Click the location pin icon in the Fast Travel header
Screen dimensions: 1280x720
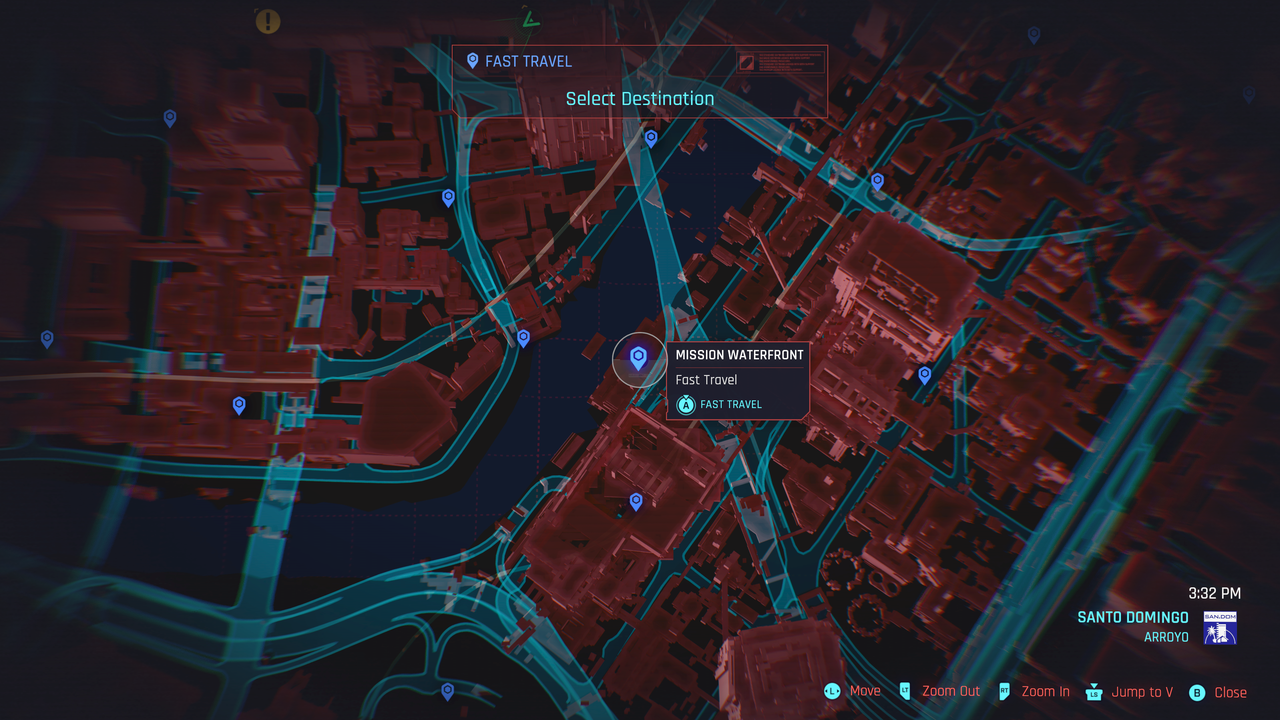(472, 61)
